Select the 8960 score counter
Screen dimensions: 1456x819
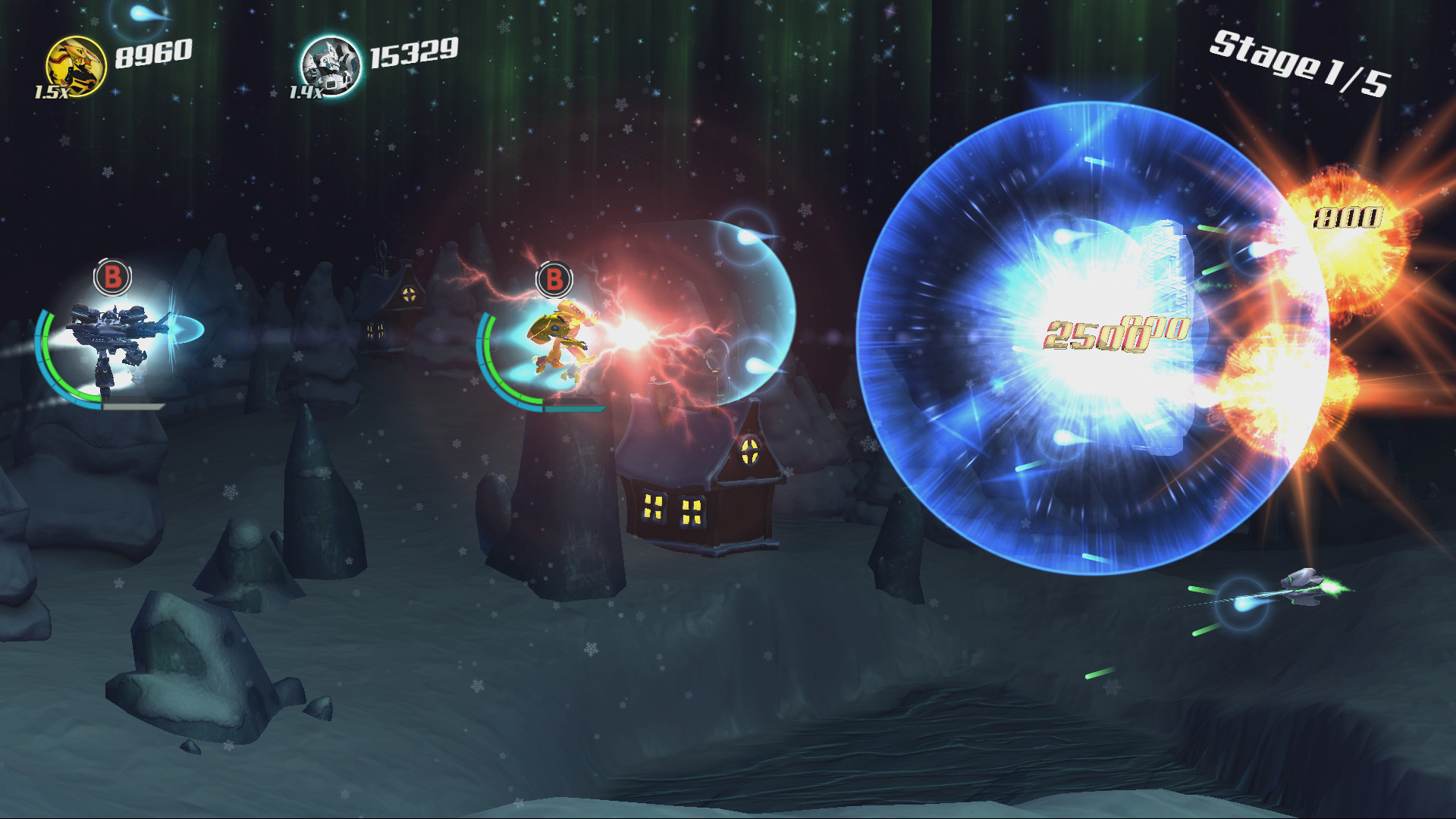click(x=152, y=53)
